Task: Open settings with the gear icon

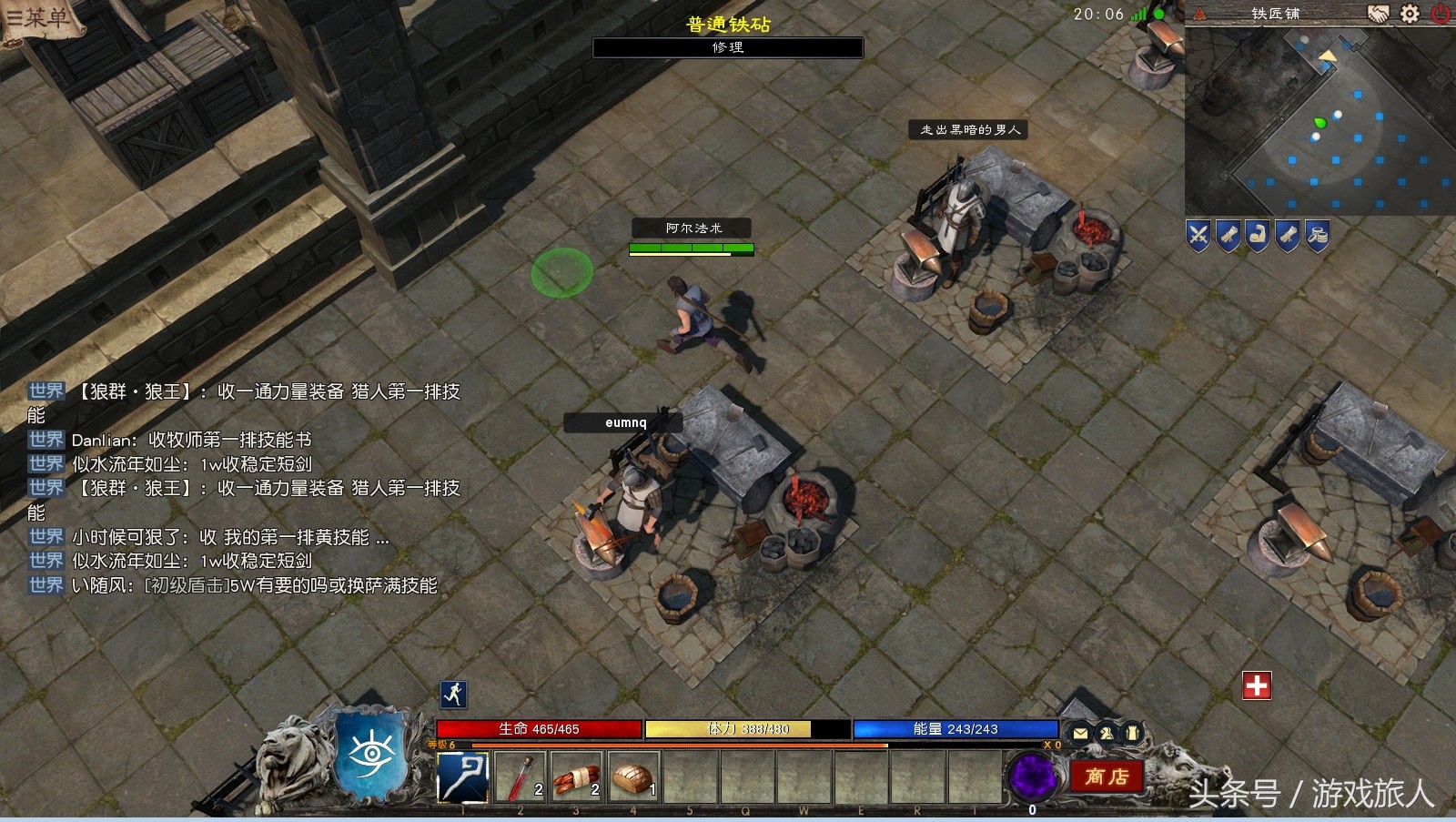Action: (x=1410, y=14)
